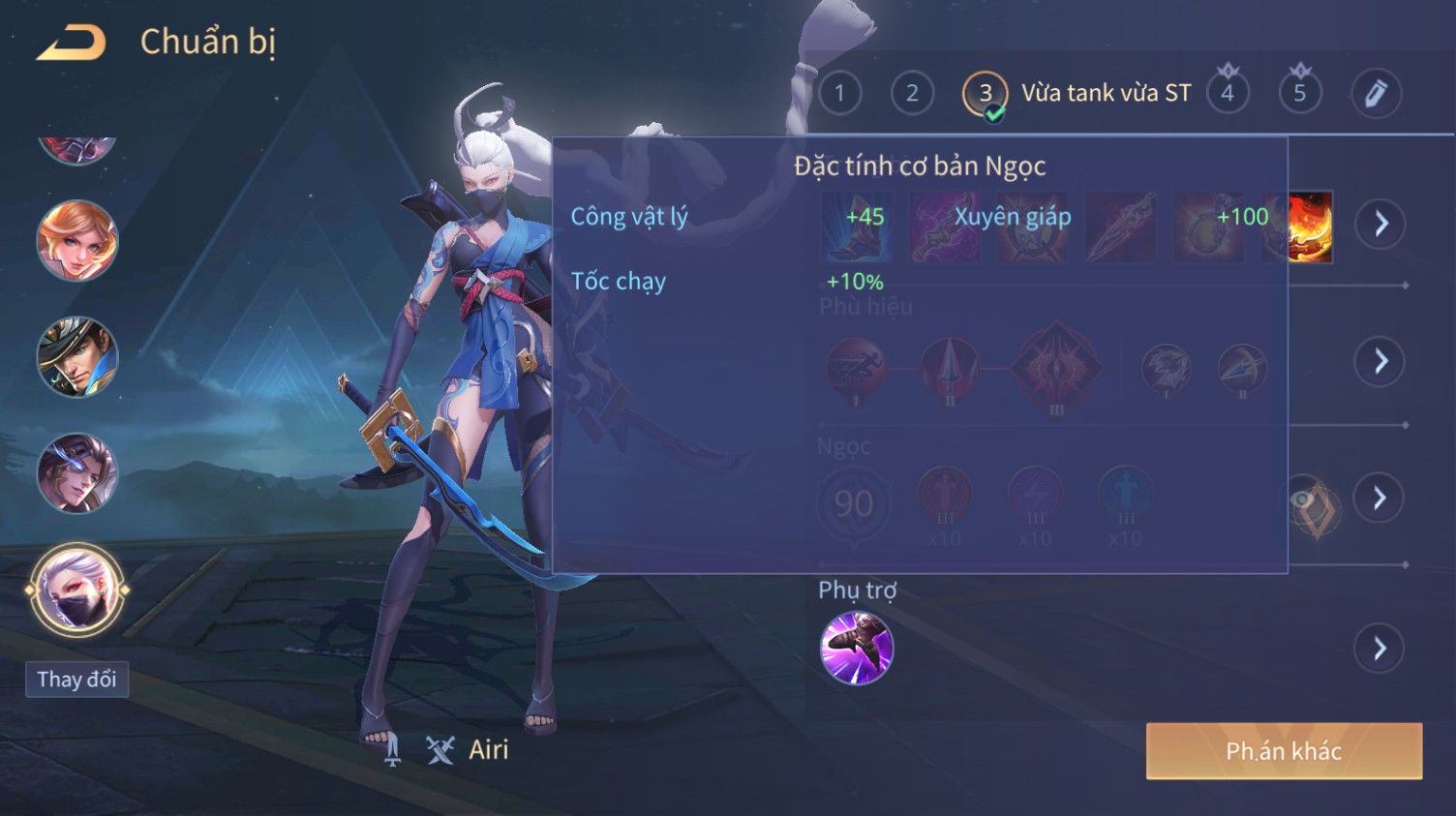Select the Phụ trợ boot spell icon
The image size is (1456, 816).
pyautogui.click(x=856, y=648)
